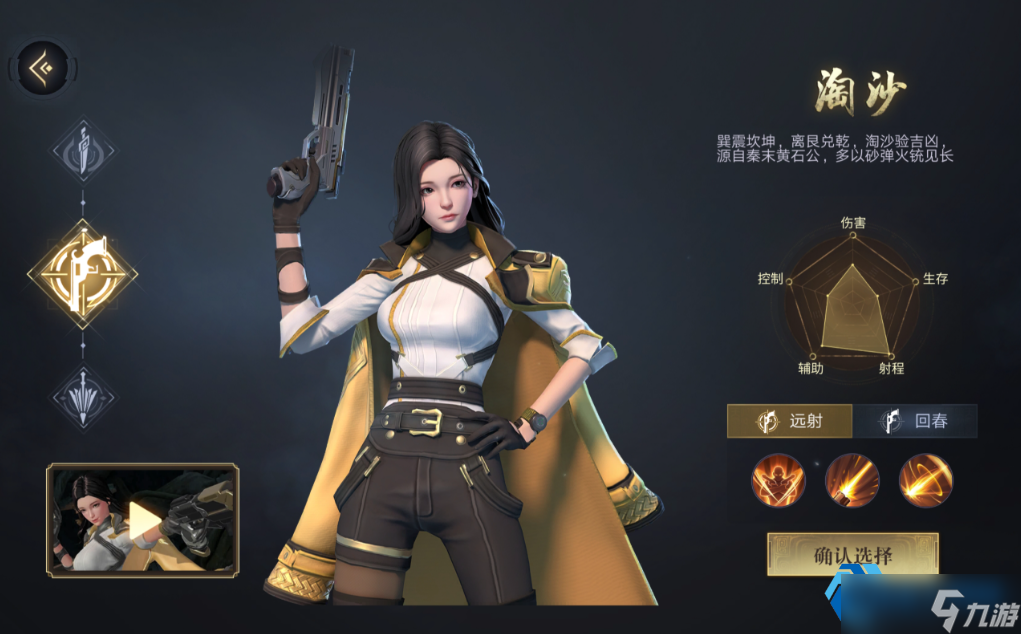
Task: Inspect the fiery gunshot skill icon
Action: click(852, 480)
